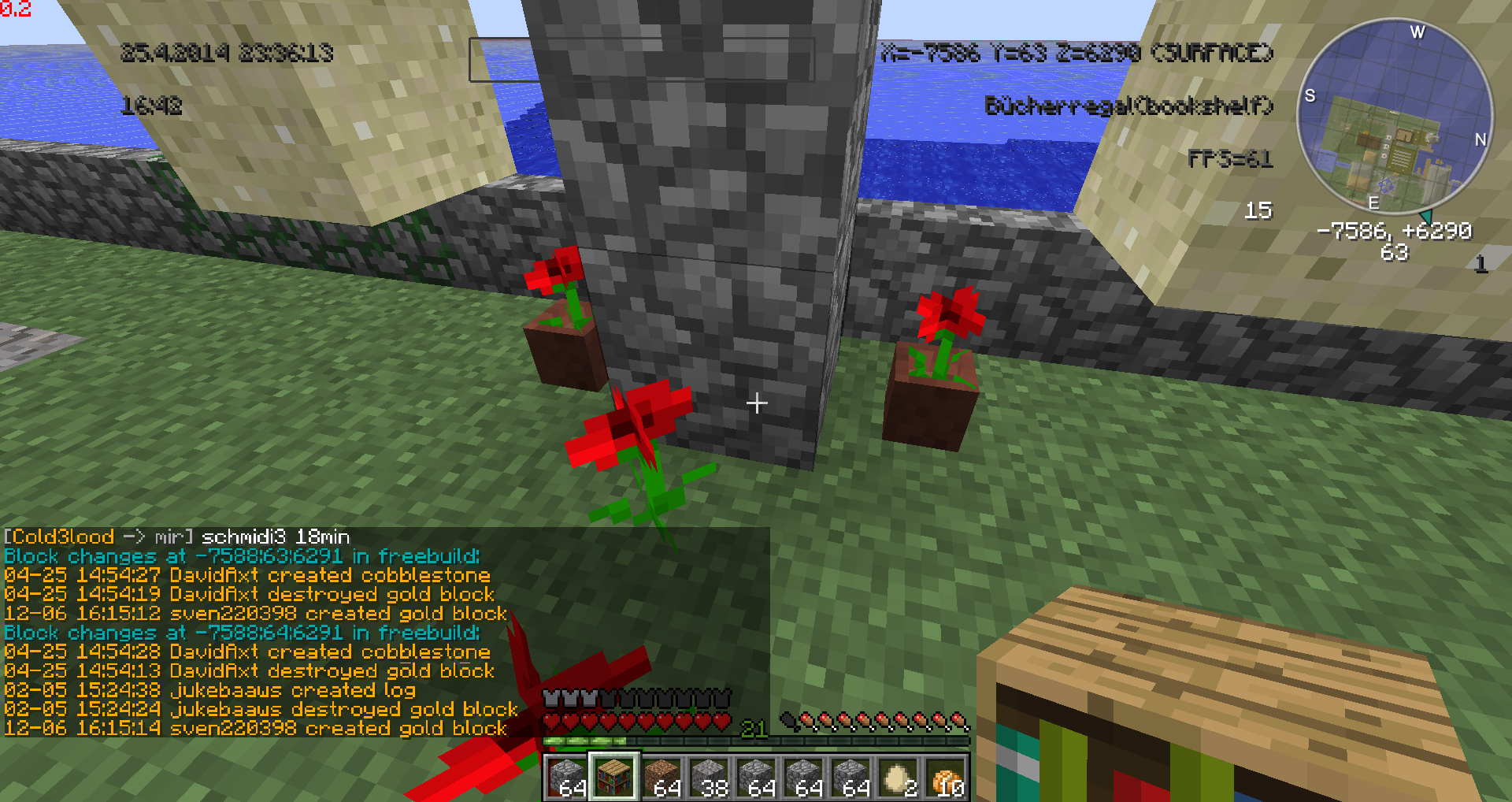Screen dimensions: 1512x802
Task: Pick the pumpkin pie stack of 10
Action: tap(945, 776)
